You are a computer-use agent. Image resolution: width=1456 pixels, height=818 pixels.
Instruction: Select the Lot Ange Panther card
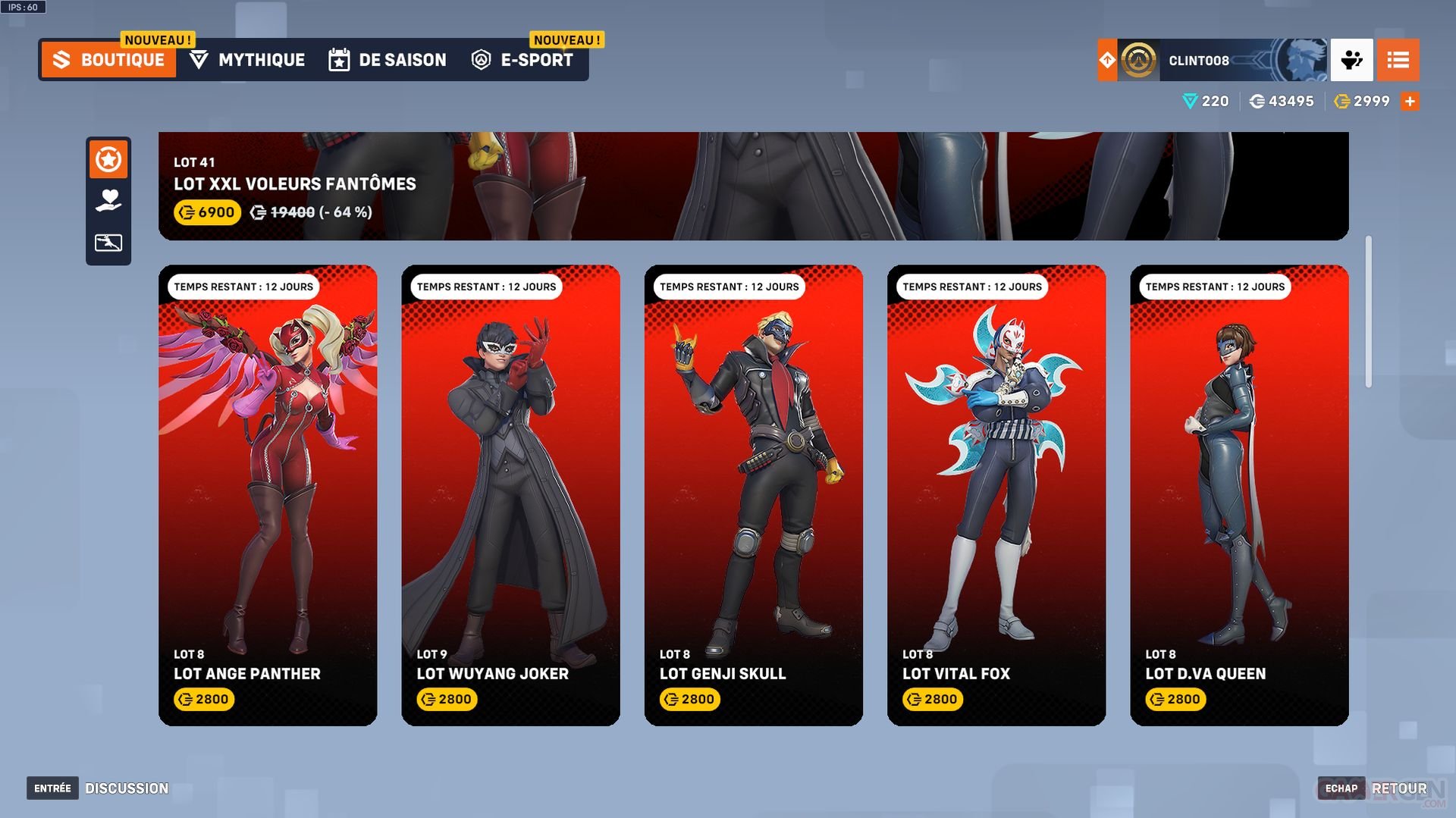[268, 494]
